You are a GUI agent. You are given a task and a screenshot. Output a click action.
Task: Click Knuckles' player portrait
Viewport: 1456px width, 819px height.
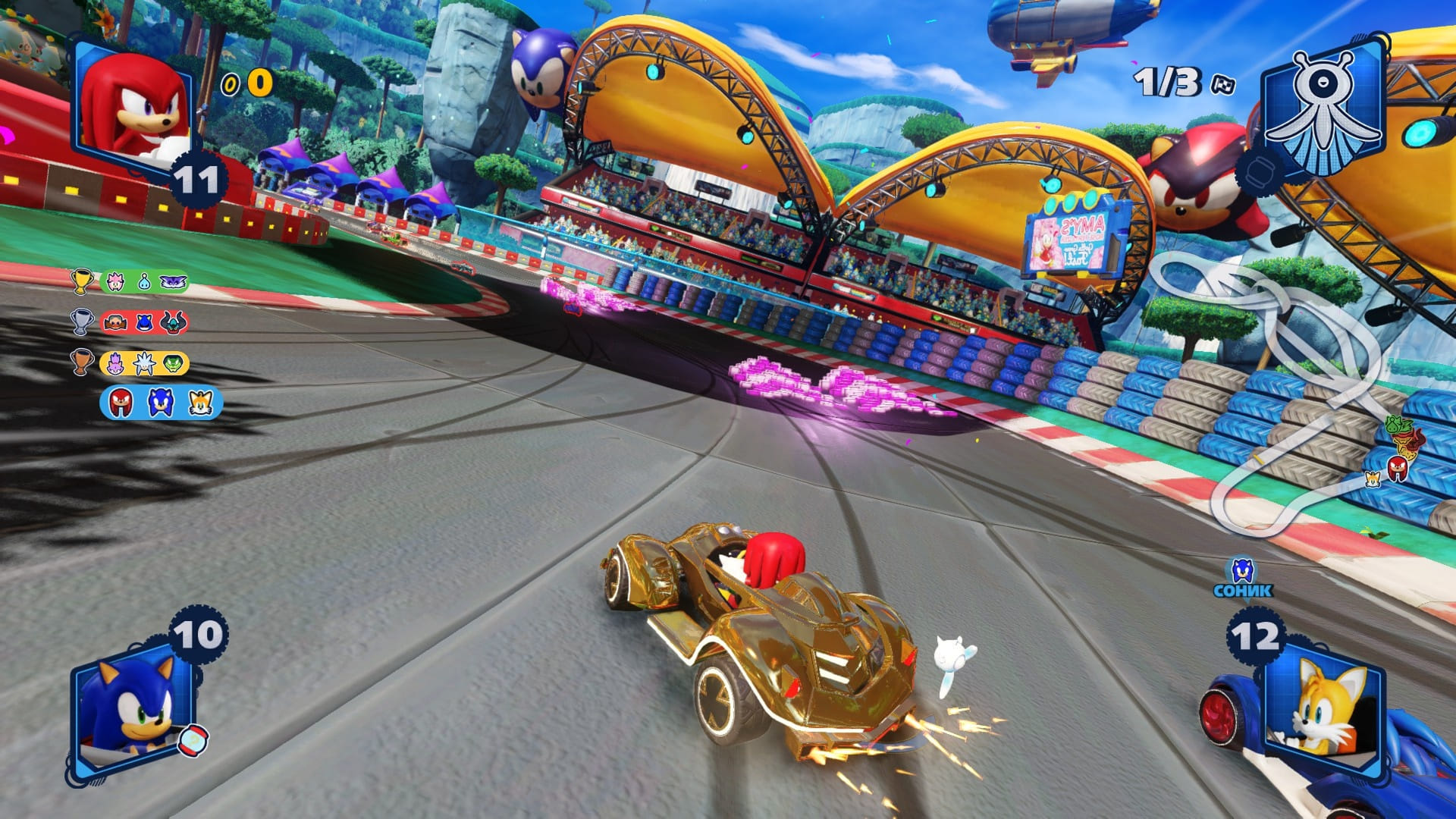tap(134, 106)
